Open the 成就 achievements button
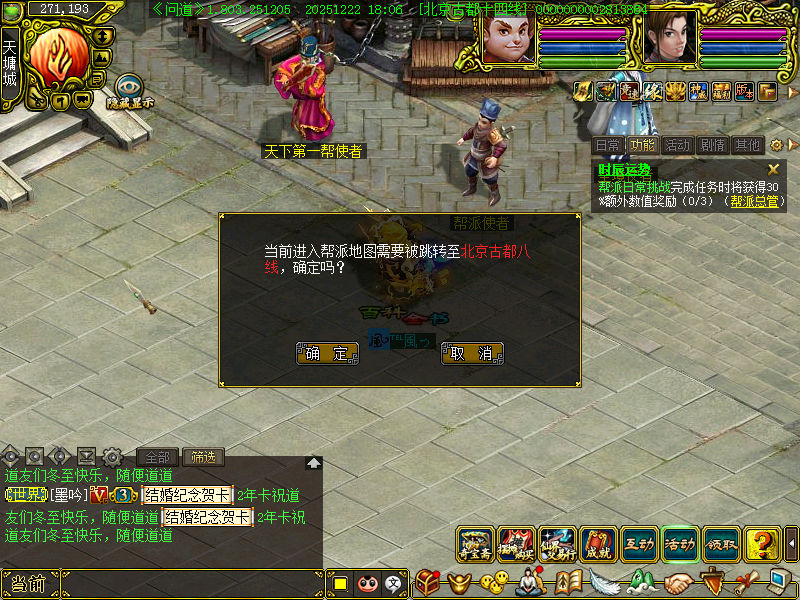Viewport: 800px width, 600px height. [599, 544]
